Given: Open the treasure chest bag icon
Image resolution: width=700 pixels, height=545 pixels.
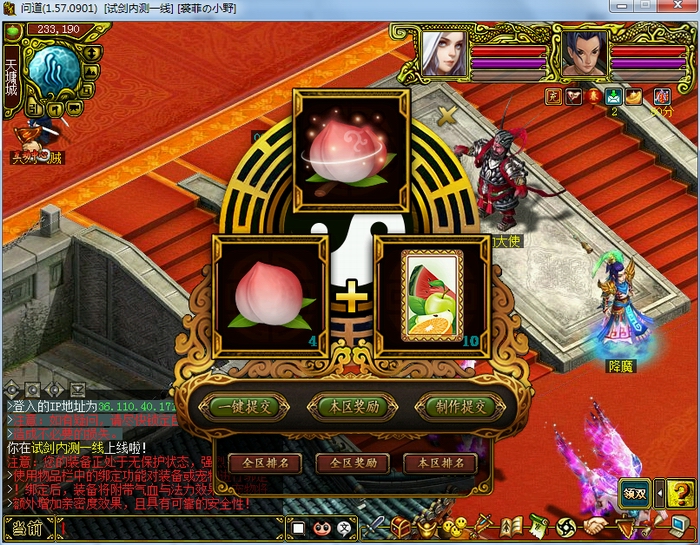Looking at the screenshot, I should coord(400,527).
